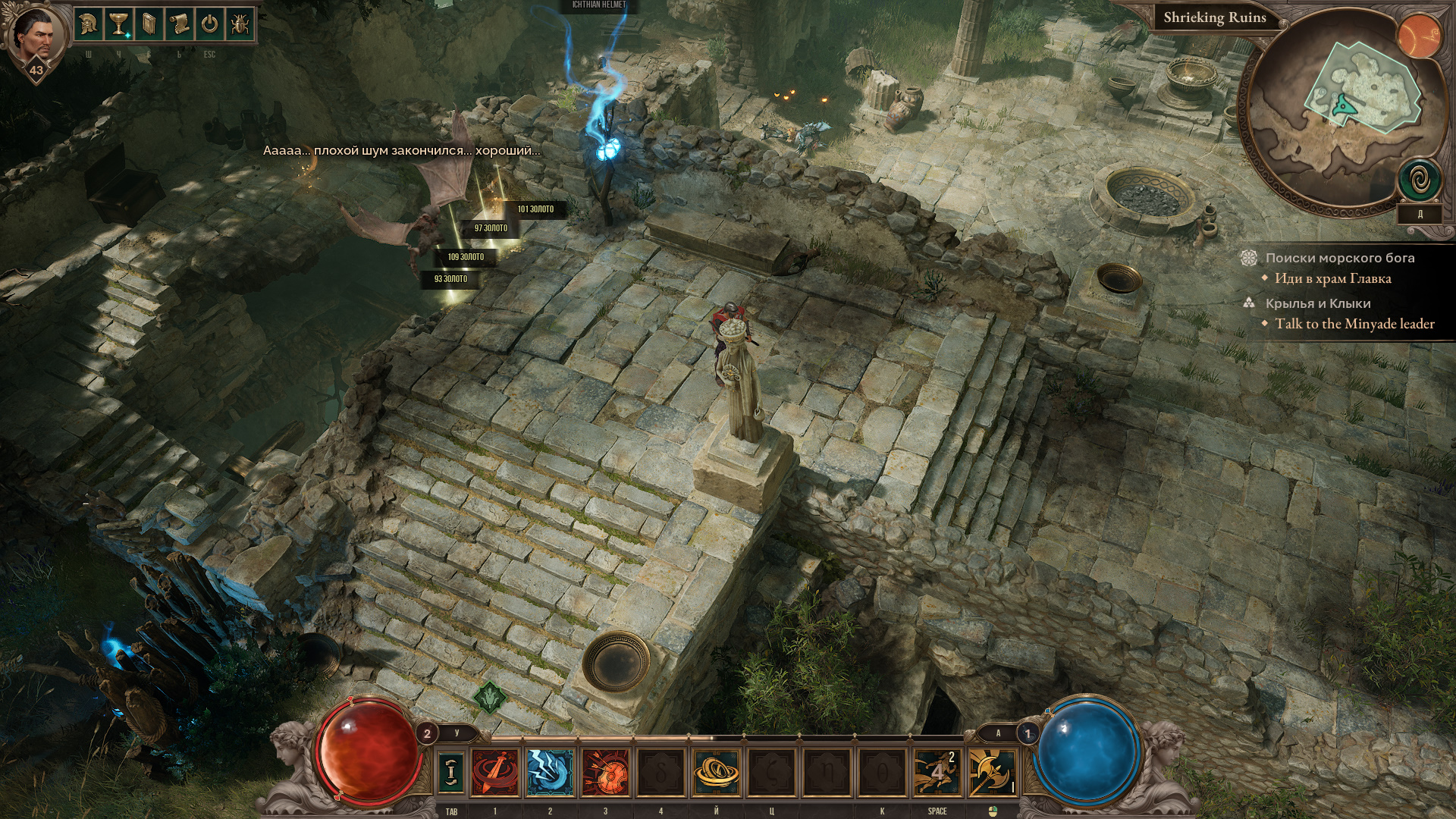Trigger the golden rings skill

(x=716, y=772)
